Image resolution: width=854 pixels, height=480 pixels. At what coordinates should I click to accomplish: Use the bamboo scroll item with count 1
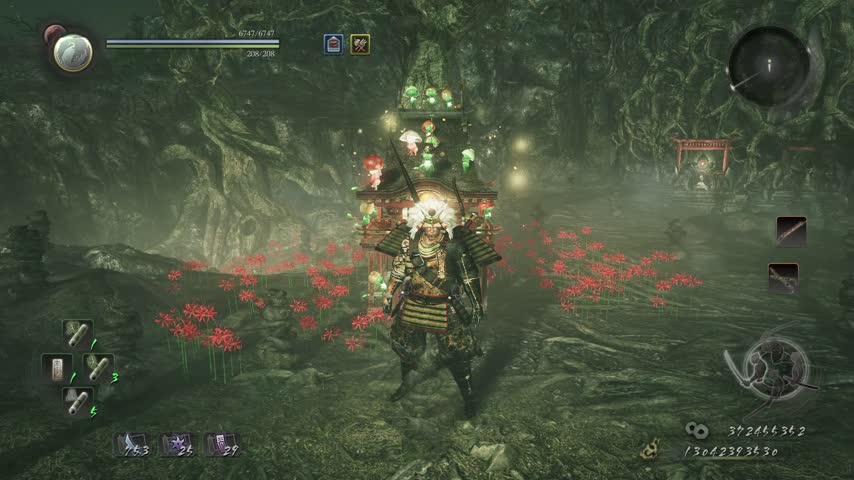click(x=77, y=334)
